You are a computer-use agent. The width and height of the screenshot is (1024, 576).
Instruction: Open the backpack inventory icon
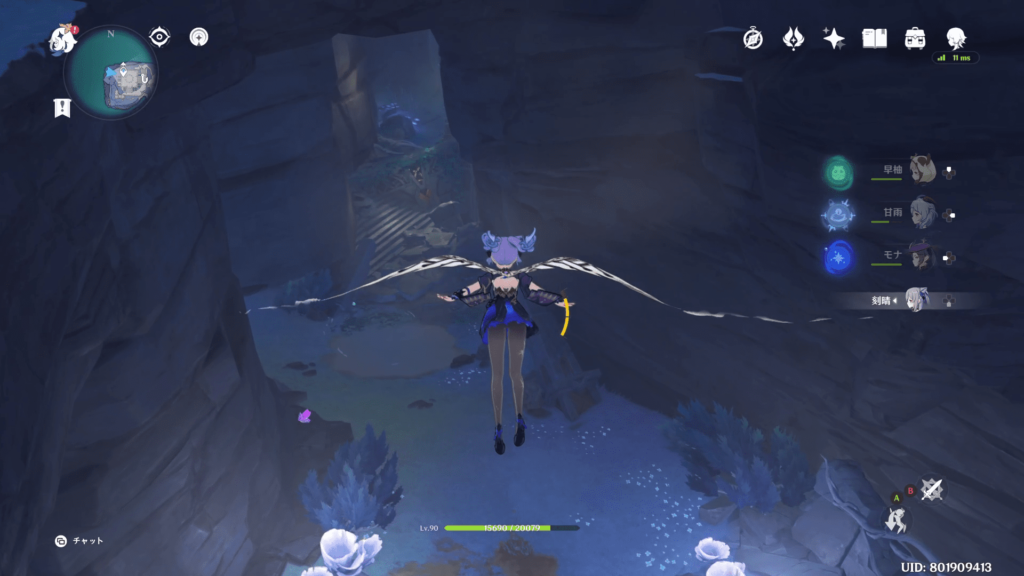click(x=914, y=38)
